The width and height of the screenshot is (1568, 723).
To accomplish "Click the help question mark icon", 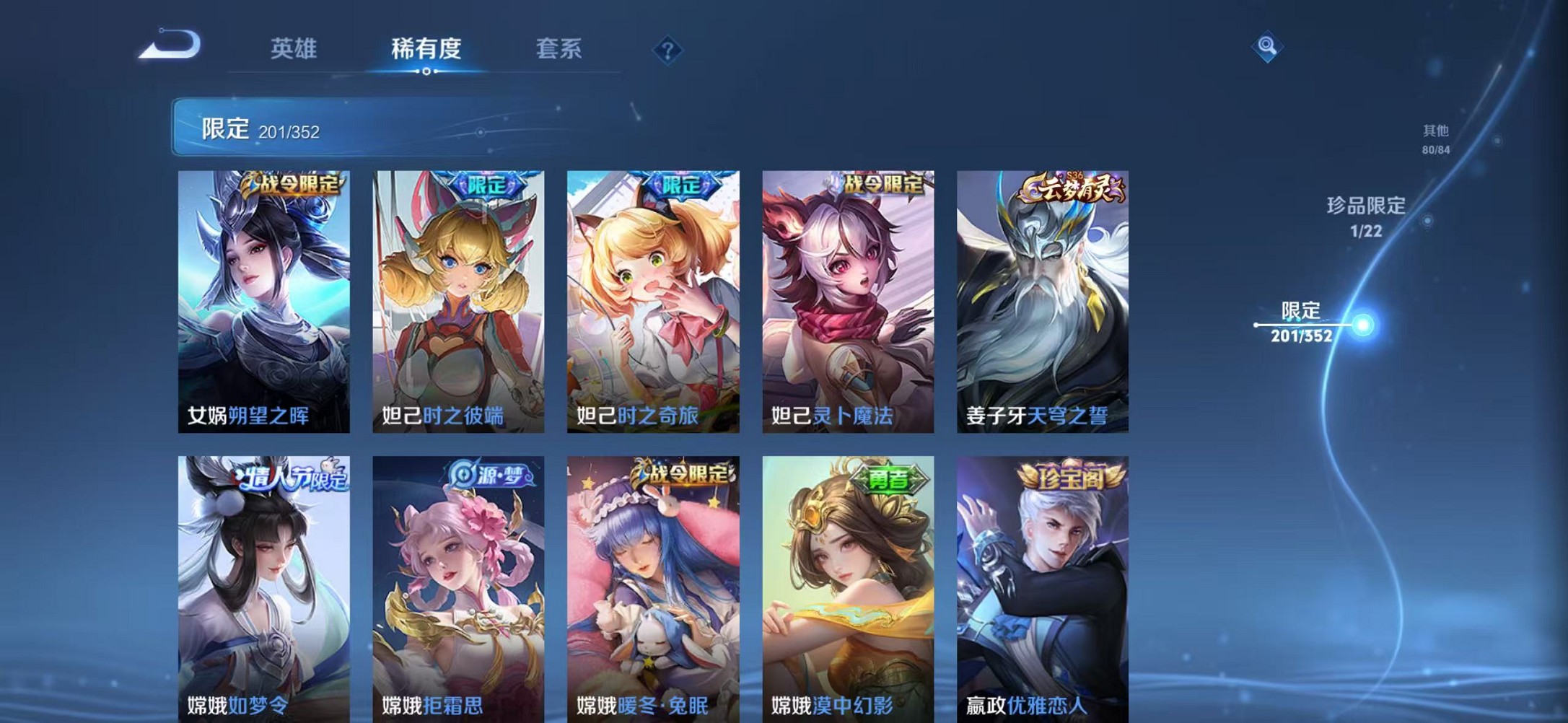I will tap(667, 50).
